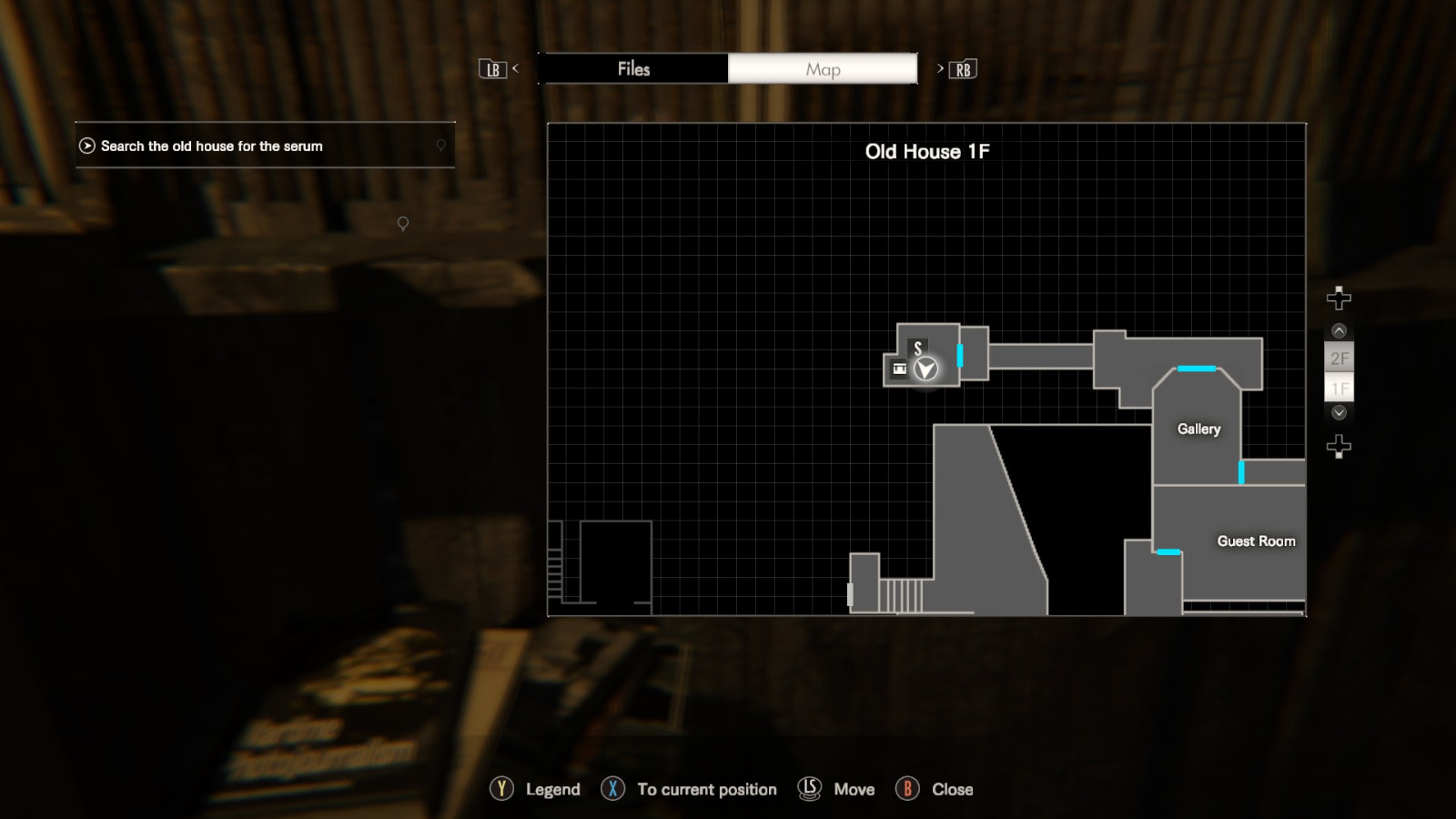
Task: Select the Map tab
Action: click(x=822, y=68)
